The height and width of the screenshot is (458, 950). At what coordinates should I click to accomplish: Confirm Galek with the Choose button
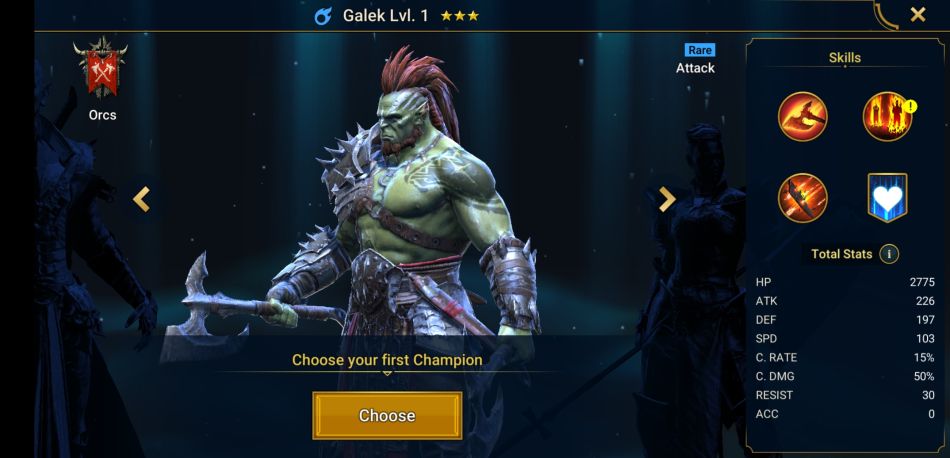387,415
